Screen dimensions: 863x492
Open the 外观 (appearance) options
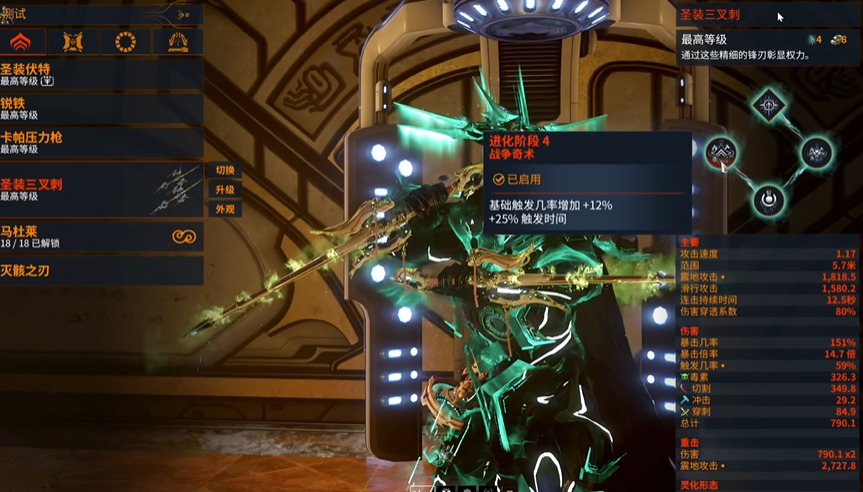[x=223, y=210]
